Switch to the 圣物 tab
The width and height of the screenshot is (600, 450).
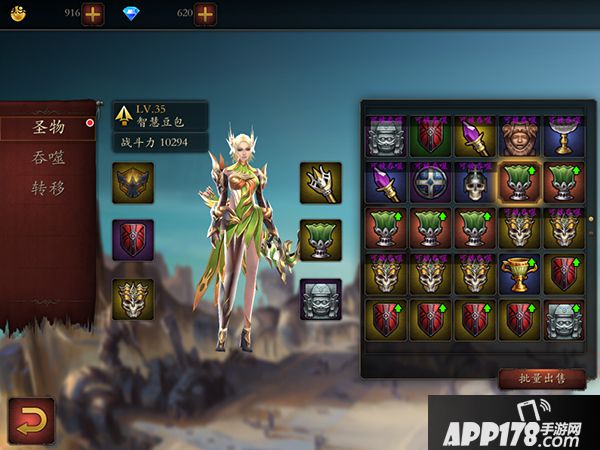pos(48,127)
